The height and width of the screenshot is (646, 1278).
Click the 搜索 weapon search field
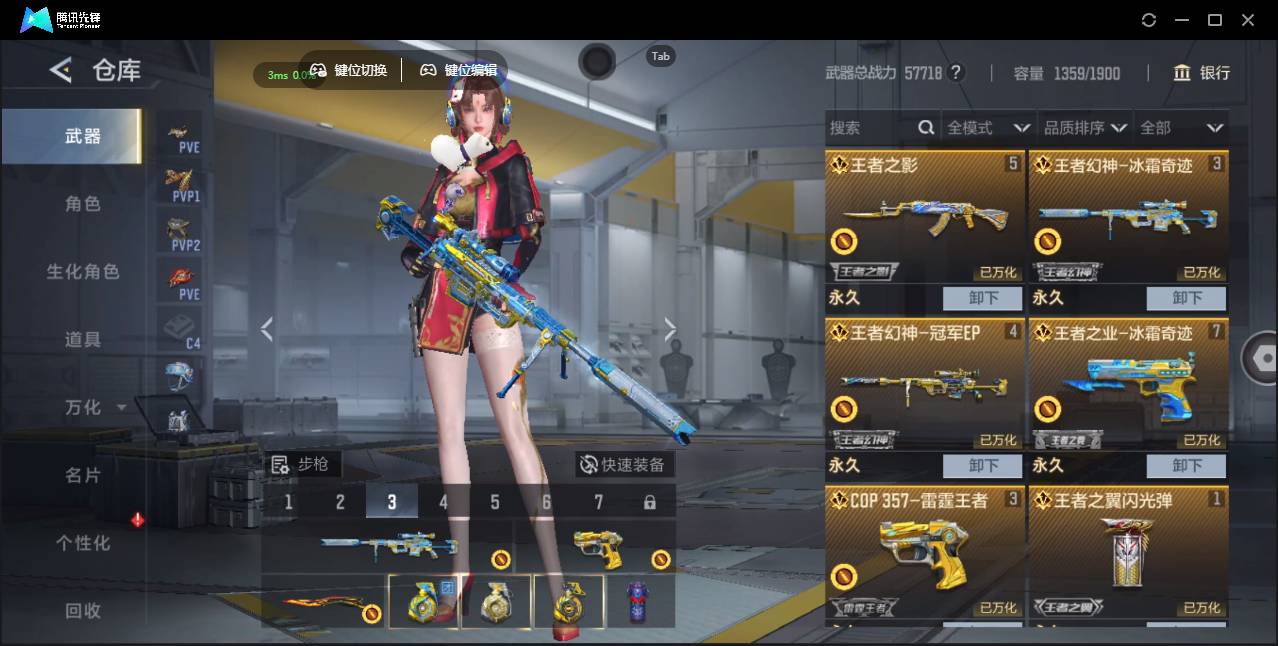coord(870,128)
